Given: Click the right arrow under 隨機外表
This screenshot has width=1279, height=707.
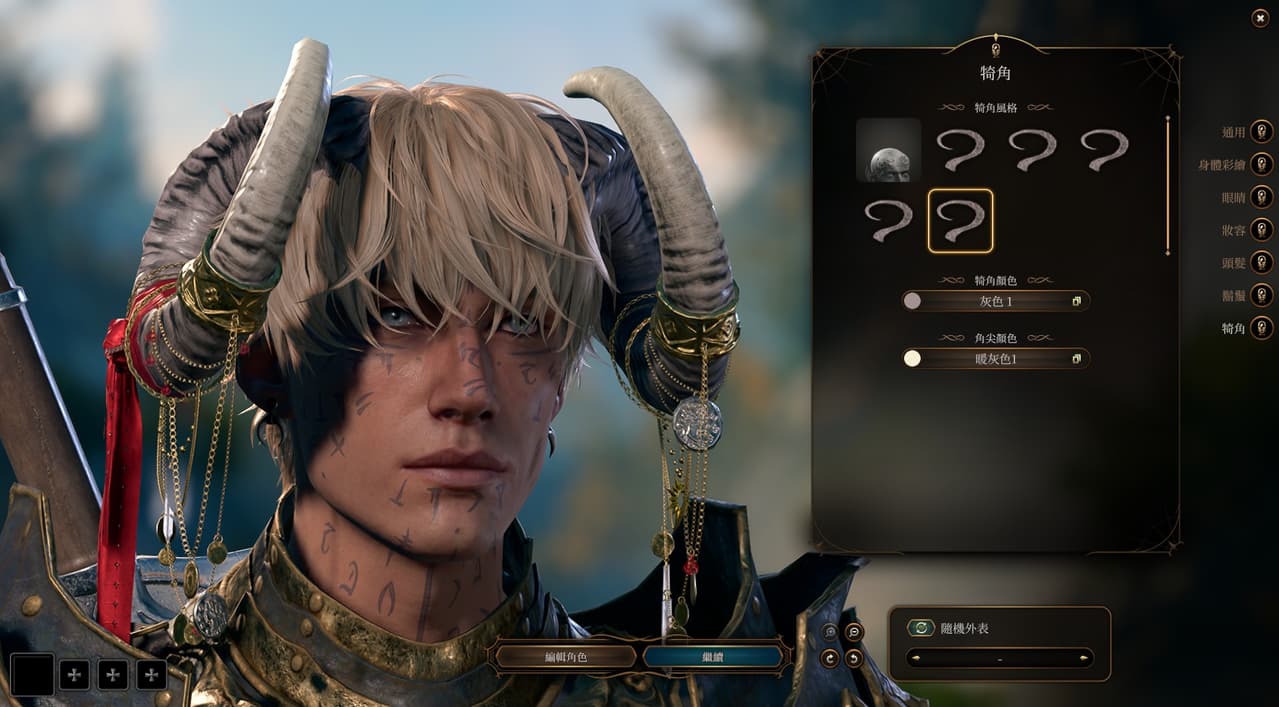Looking at the screenshot, I should 1085,658.
